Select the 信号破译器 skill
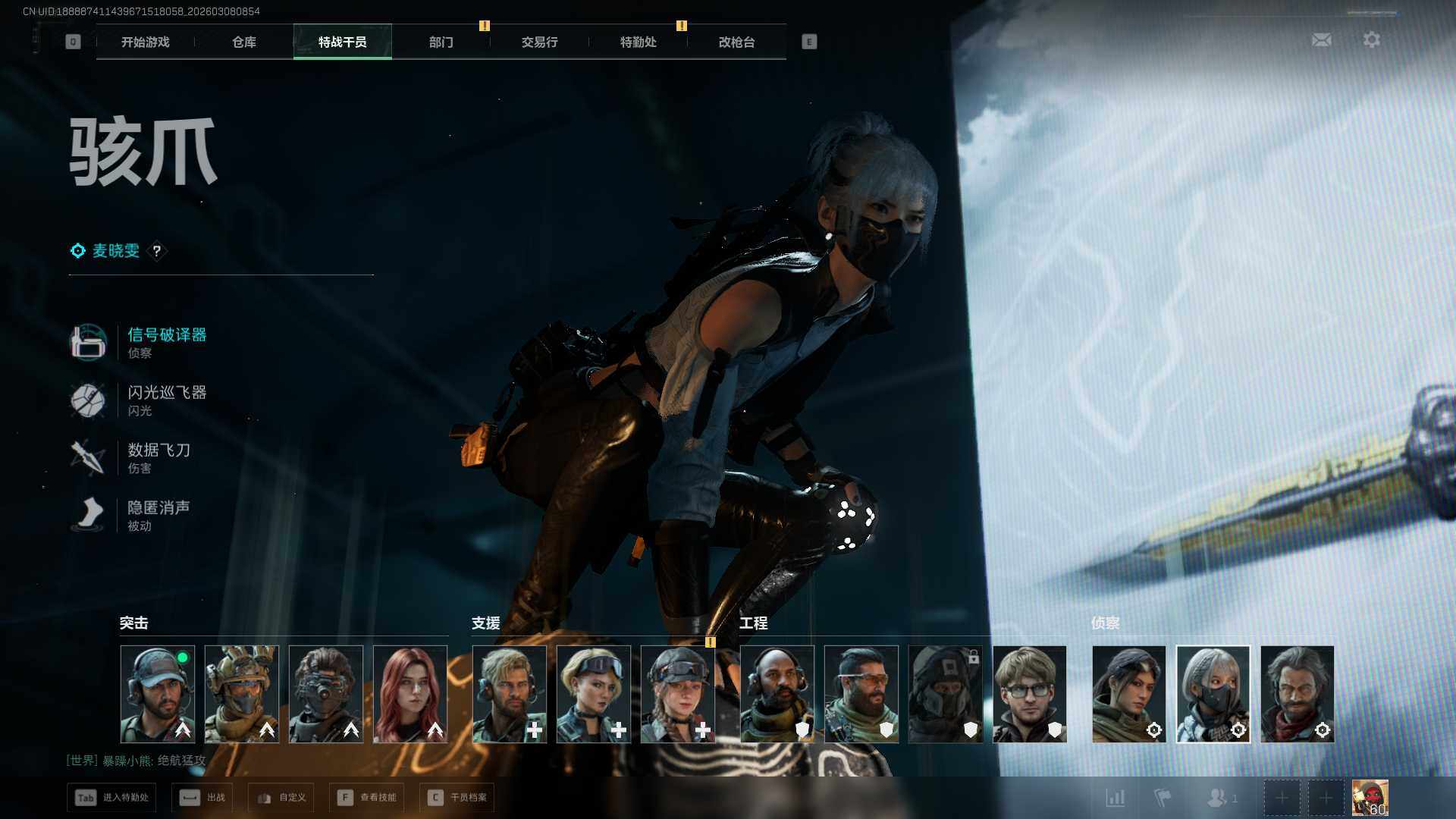The height and width of the screenshot is (819, 1456). tap(167, 335)
